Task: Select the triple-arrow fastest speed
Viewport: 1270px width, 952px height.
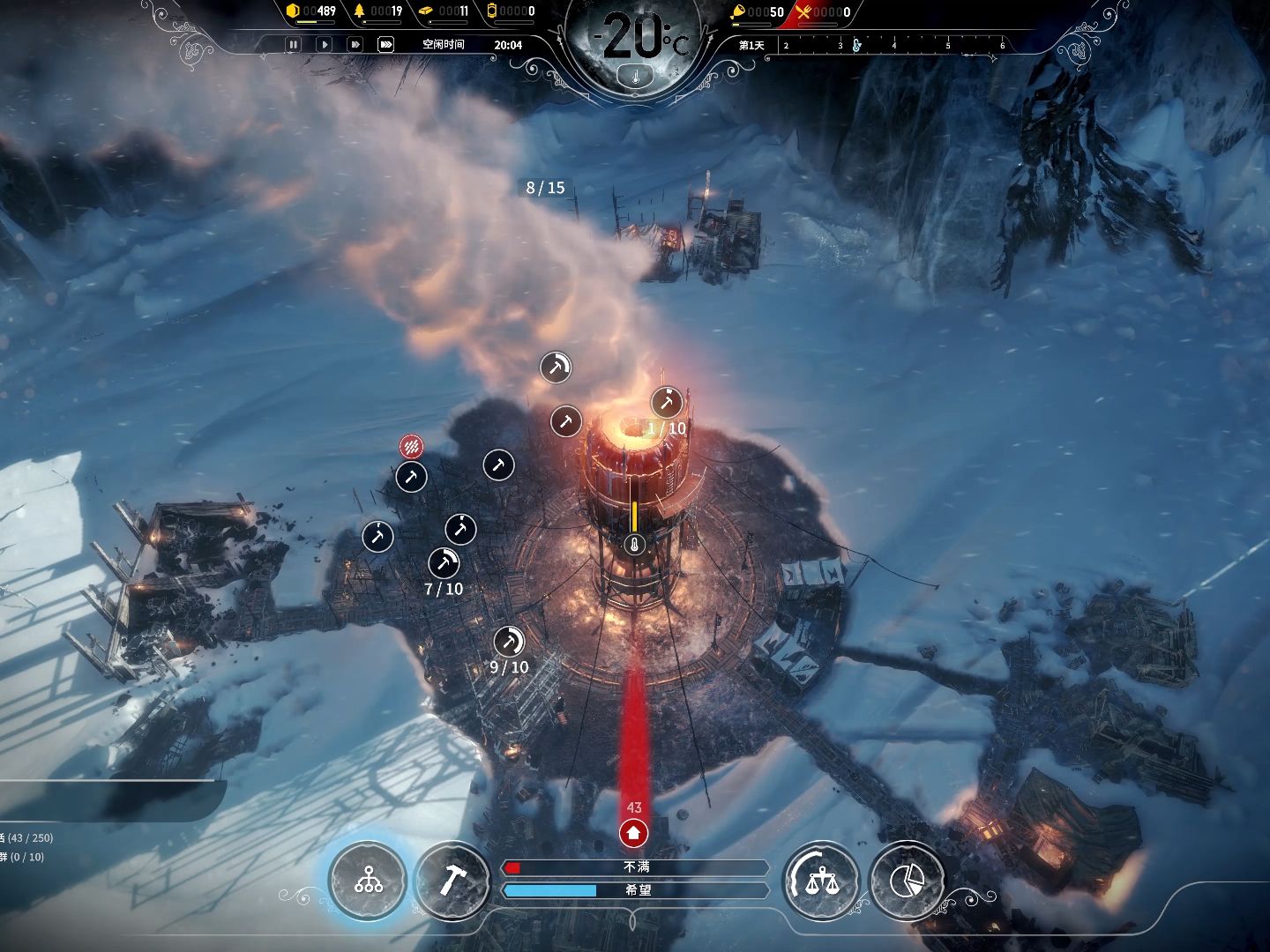Action: [385, 44]
